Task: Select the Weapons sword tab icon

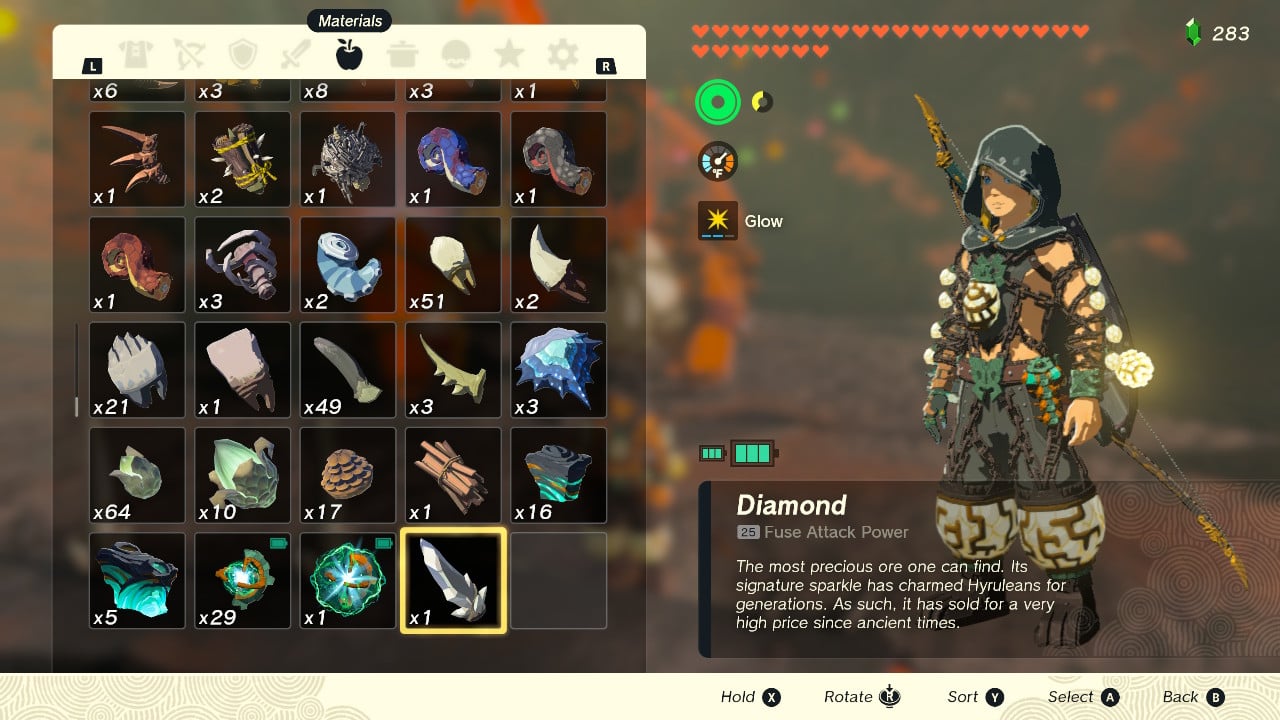Action: pyautogui.click(x=296, y=55)
